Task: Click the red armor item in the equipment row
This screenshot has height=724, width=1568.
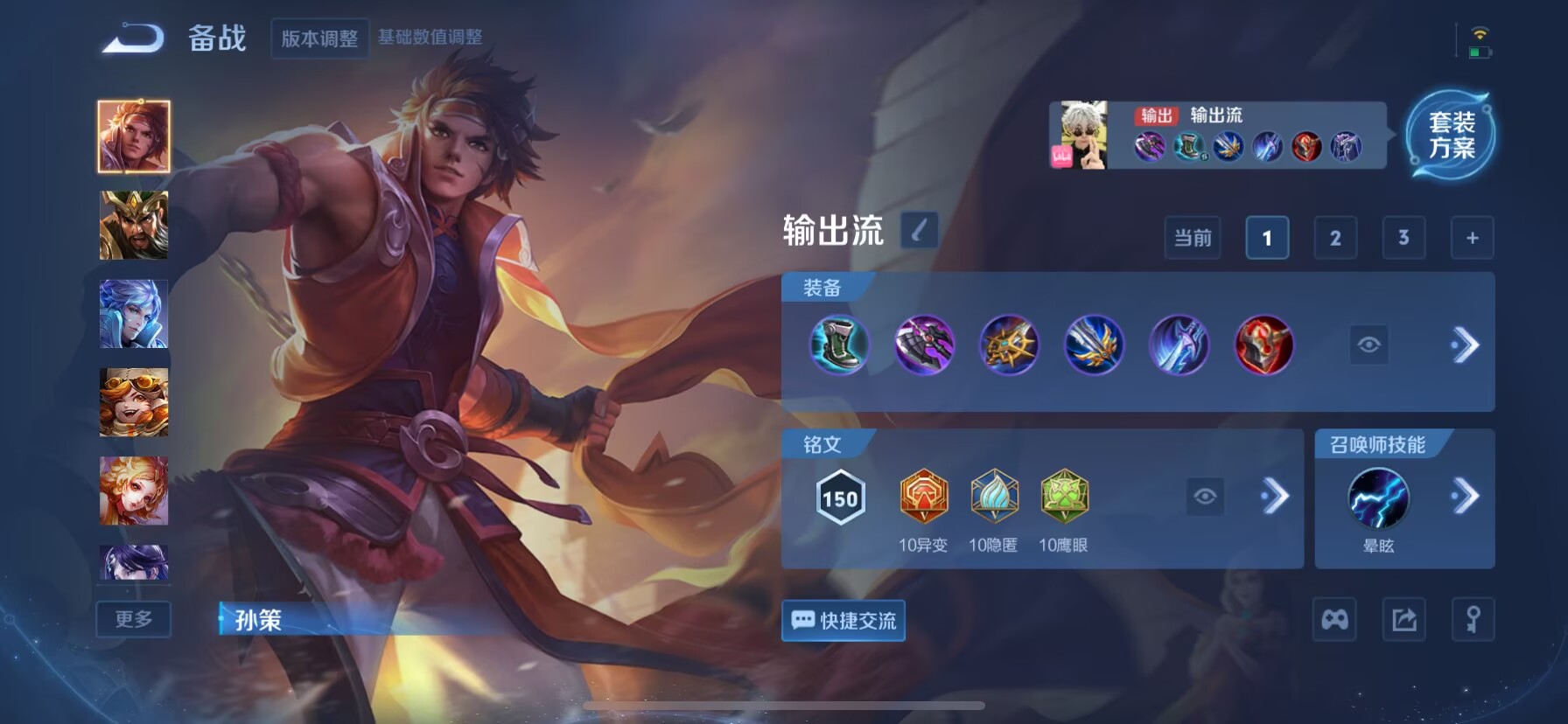Action: pos(1263,346)
